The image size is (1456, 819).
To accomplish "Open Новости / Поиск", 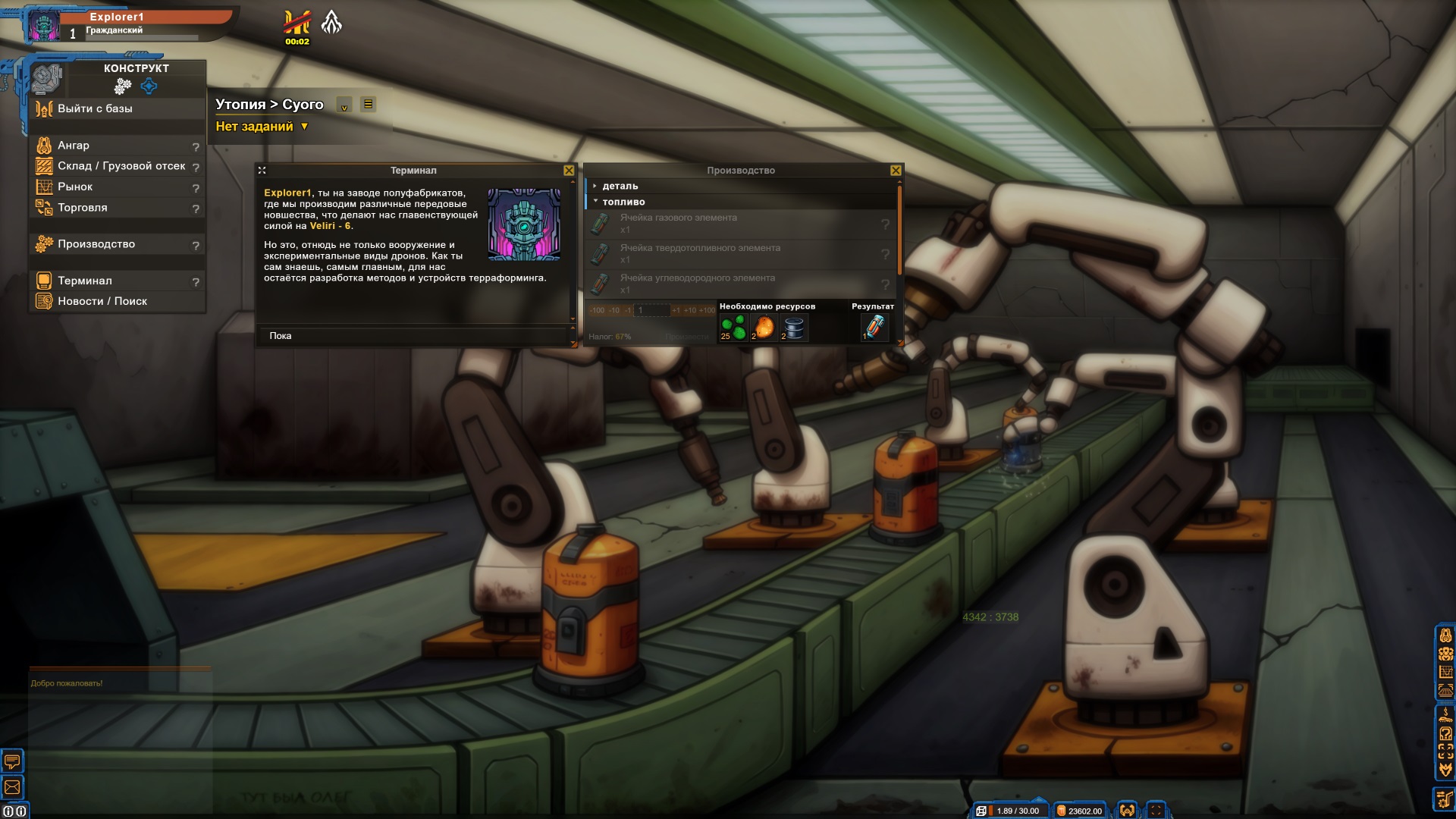I will (x=102, y=301).
